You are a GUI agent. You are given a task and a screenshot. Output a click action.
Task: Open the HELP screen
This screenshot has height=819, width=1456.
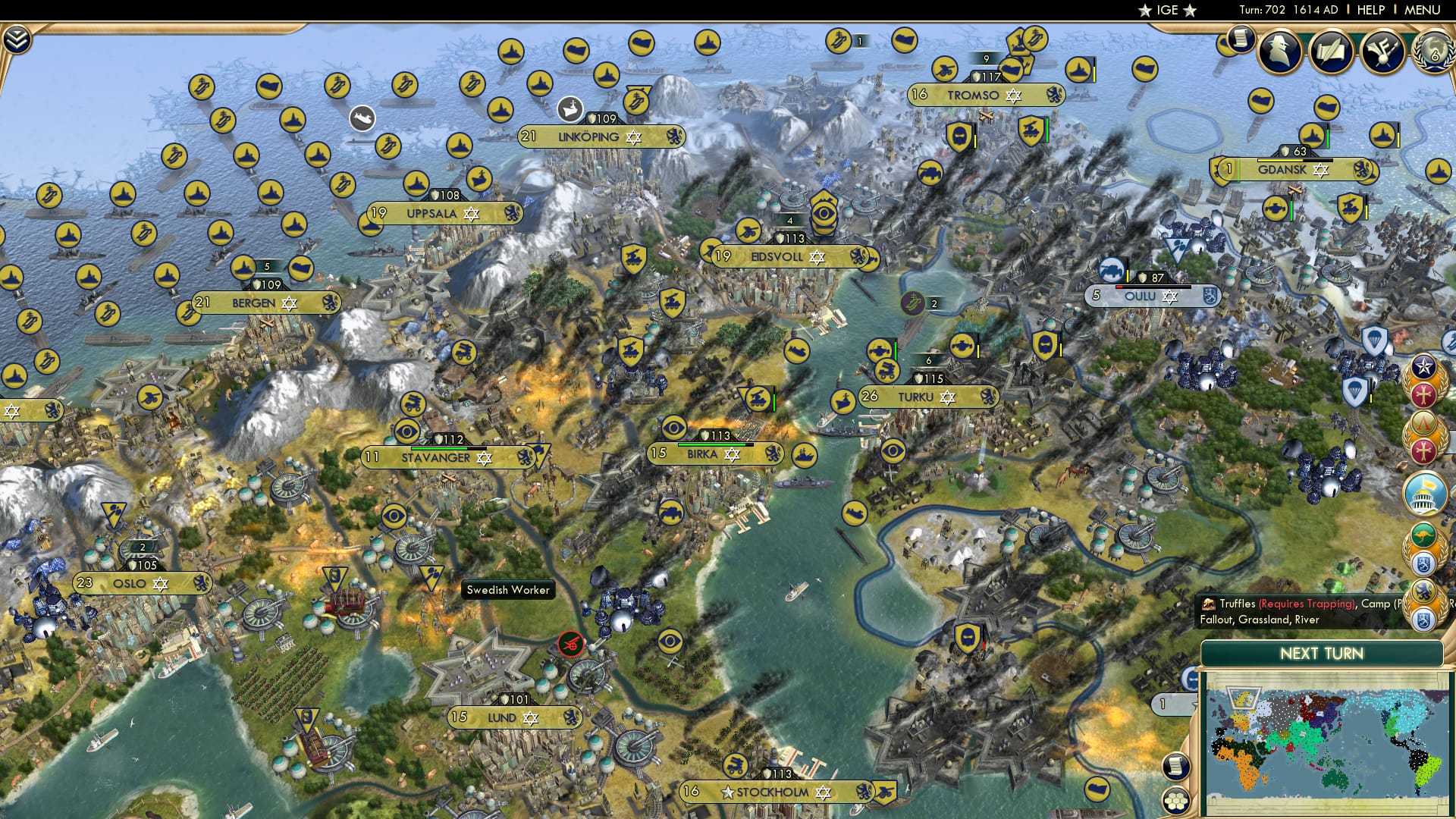(1370, 10)
